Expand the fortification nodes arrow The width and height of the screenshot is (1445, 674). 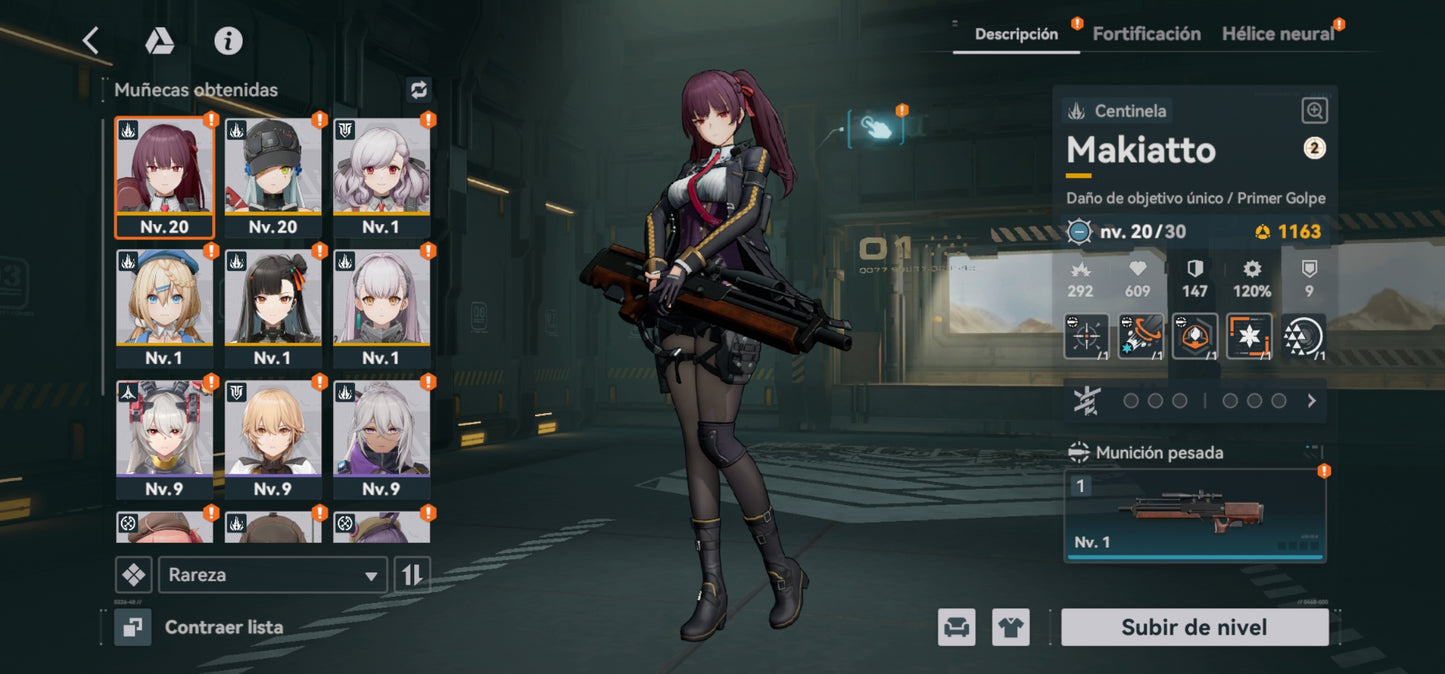pos(1312,401)
